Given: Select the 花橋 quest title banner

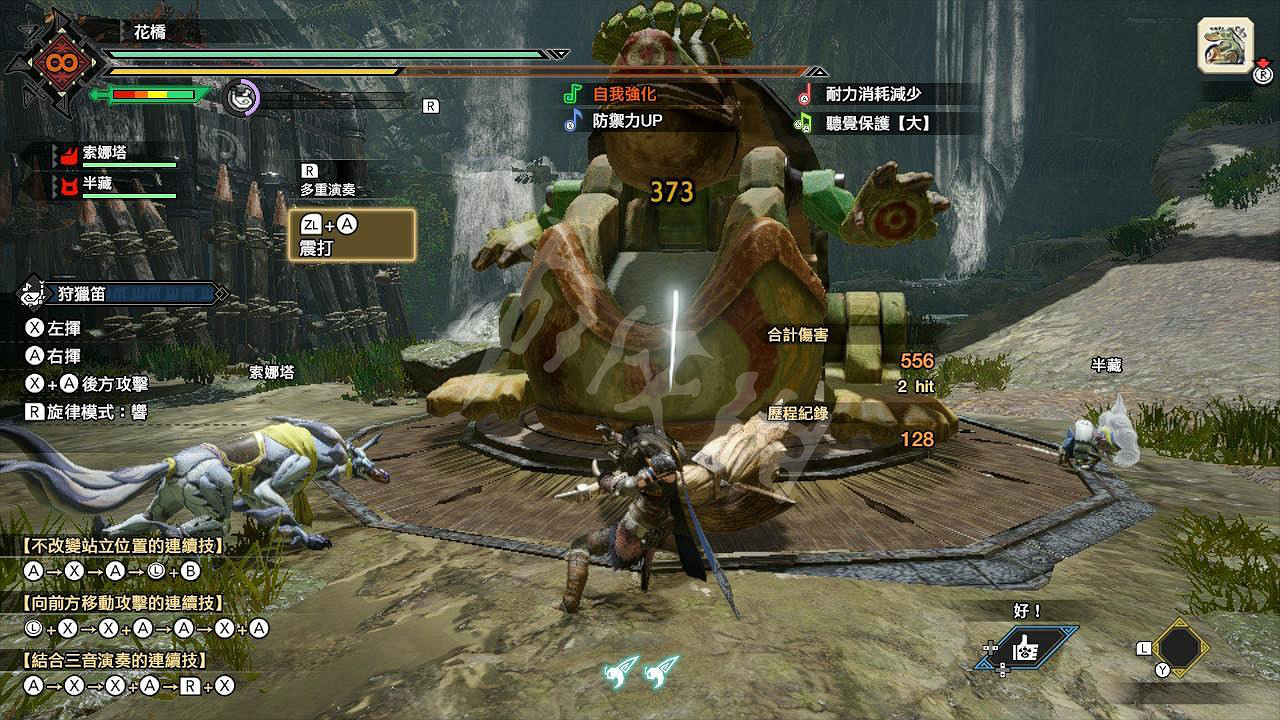Looking at the screenshot, I should [x=148, y=30].
